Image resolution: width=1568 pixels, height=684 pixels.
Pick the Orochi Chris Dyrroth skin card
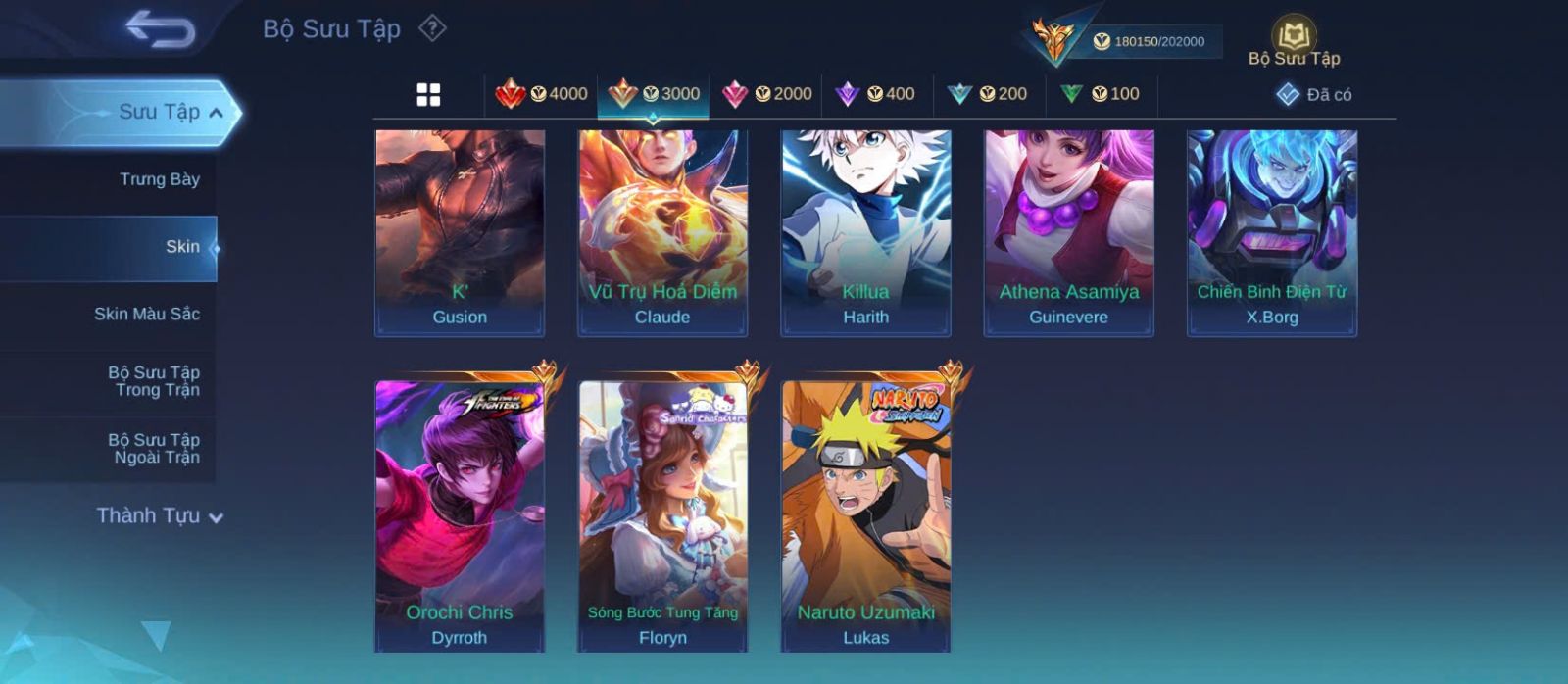click(x=460, y=514)
